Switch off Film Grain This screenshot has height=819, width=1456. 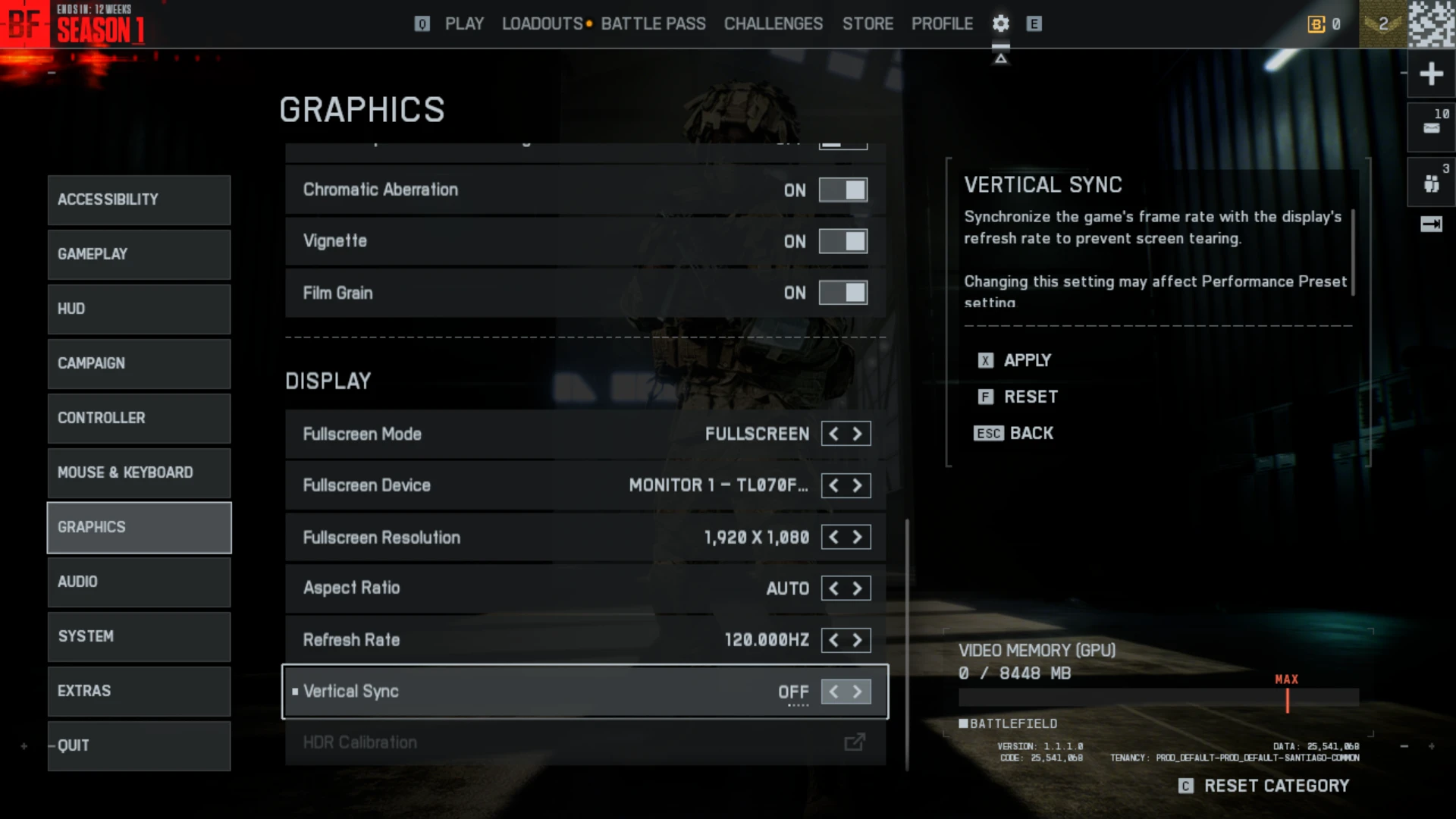843,293
